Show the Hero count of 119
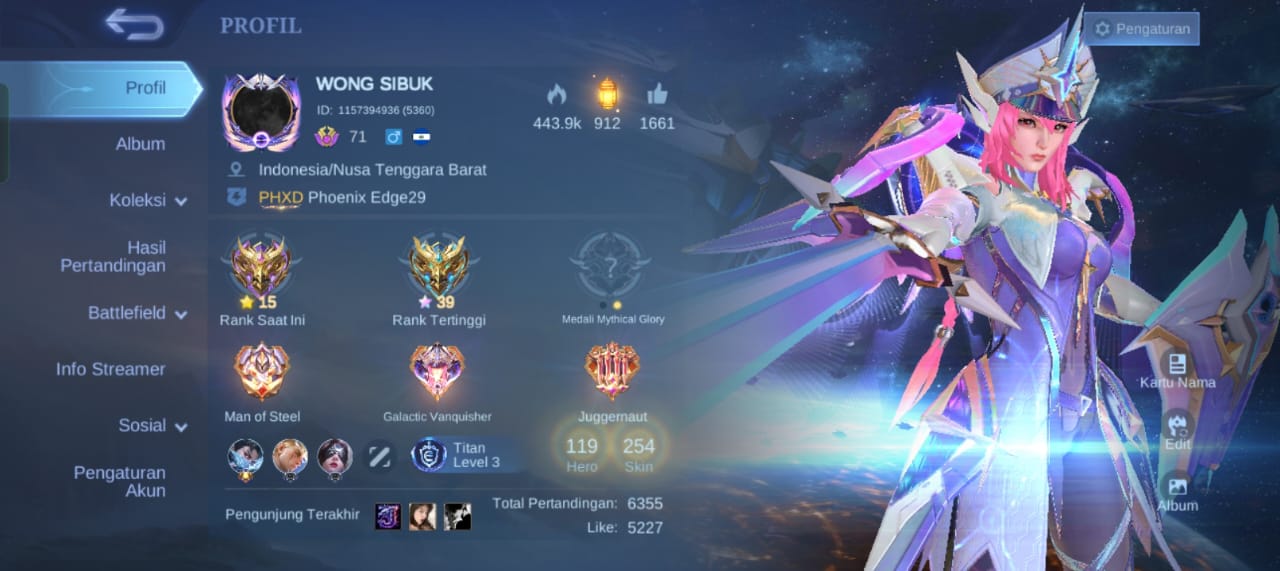The height and width of the screenshot is (571, 1280). point(581,452)
